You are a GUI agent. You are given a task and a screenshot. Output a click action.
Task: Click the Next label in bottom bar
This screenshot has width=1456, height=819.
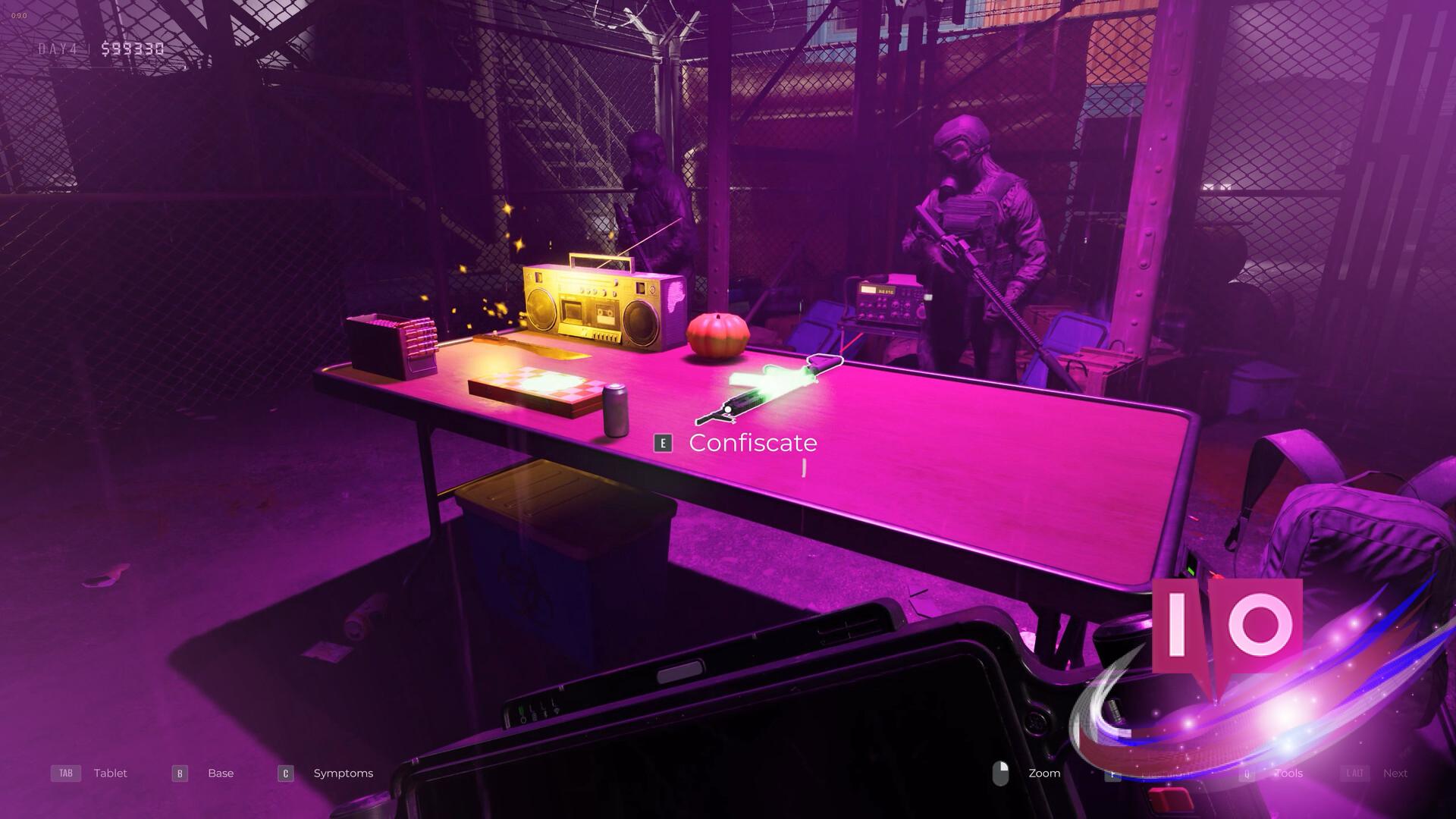1395,773
